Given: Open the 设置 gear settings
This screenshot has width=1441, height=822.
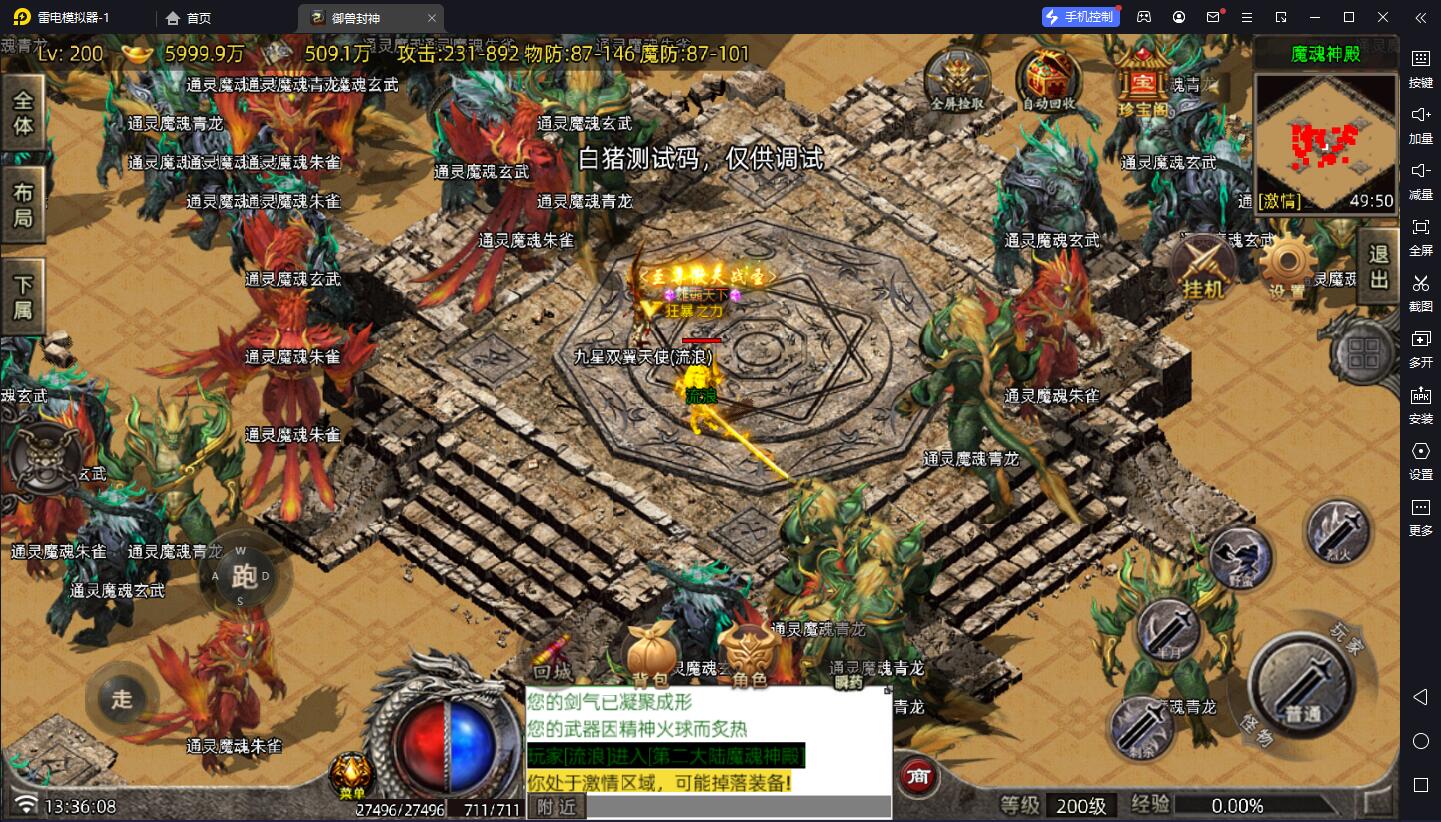Looking at the screenshot, I should click(1287, 268).
